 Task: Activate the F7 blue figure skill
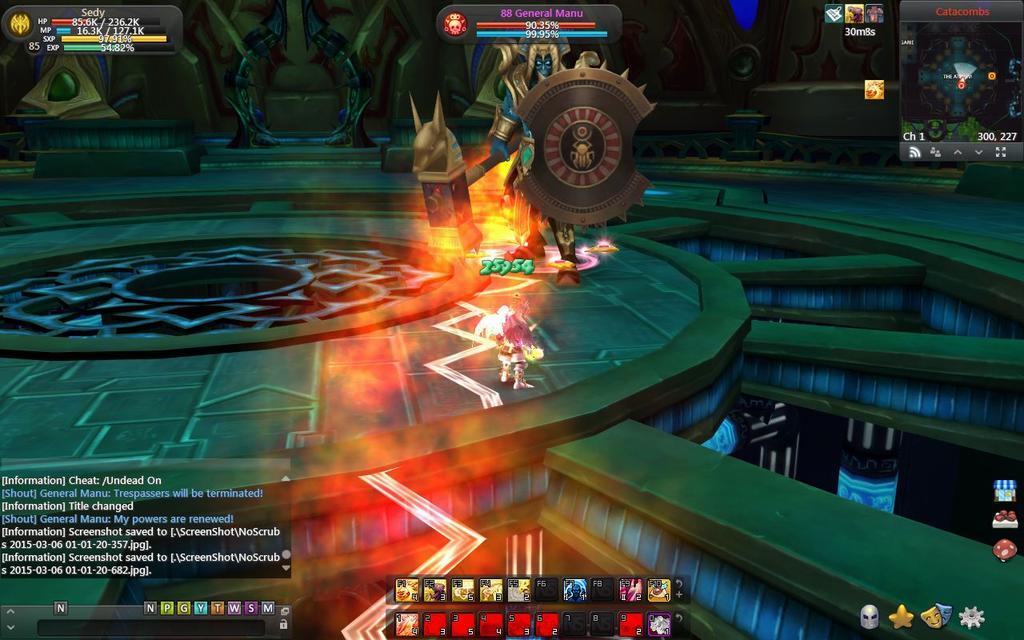click(x=574, y=590)
